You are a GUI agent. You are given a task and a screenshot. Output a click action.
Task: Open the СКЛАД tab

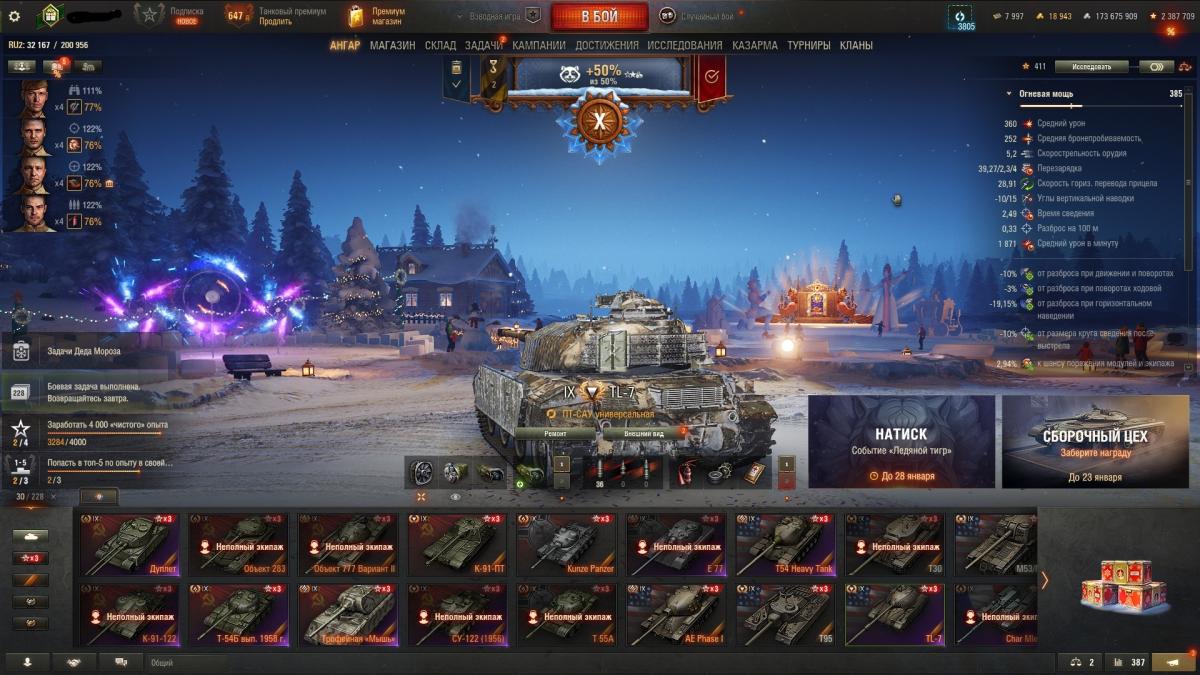[440, 45]
